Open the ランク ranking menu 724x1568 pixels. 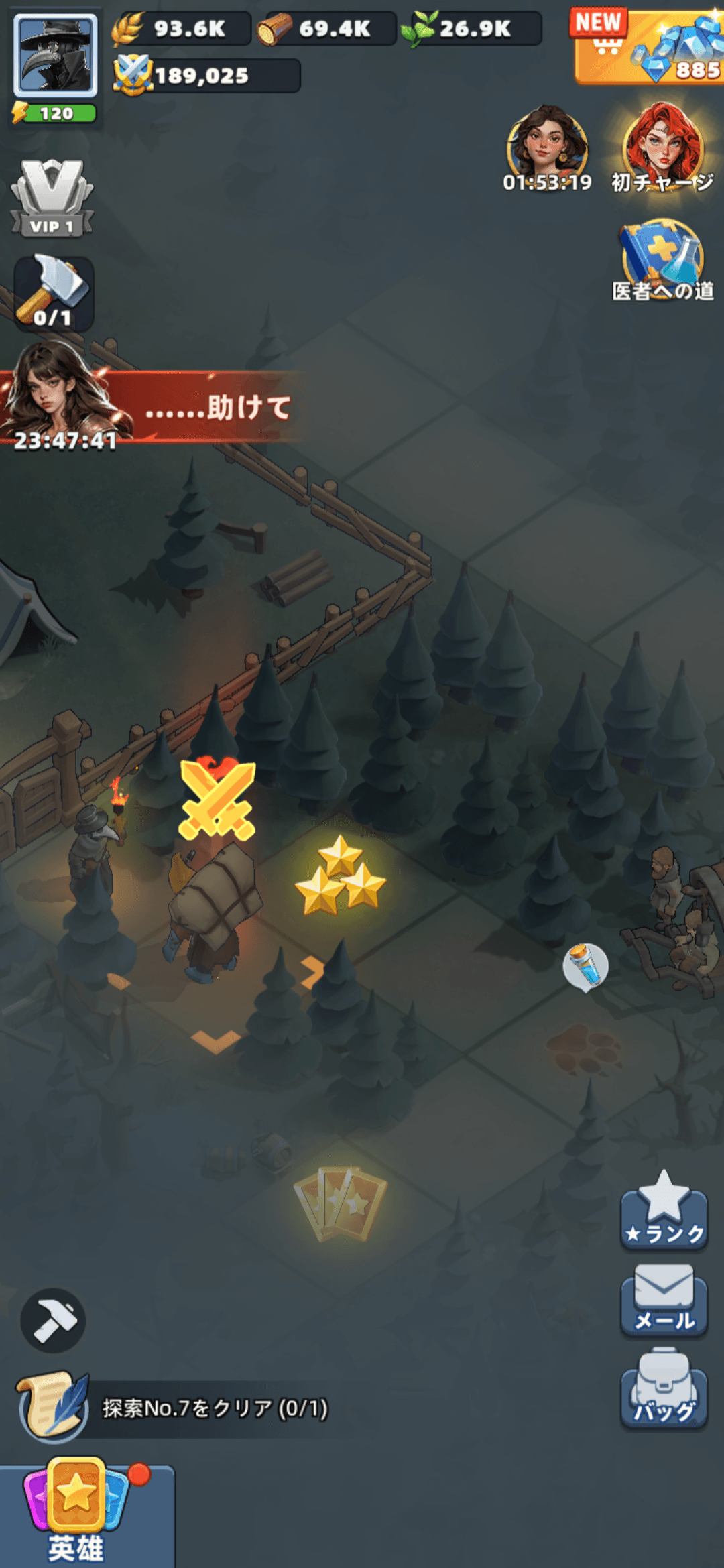pos(664,1212)
